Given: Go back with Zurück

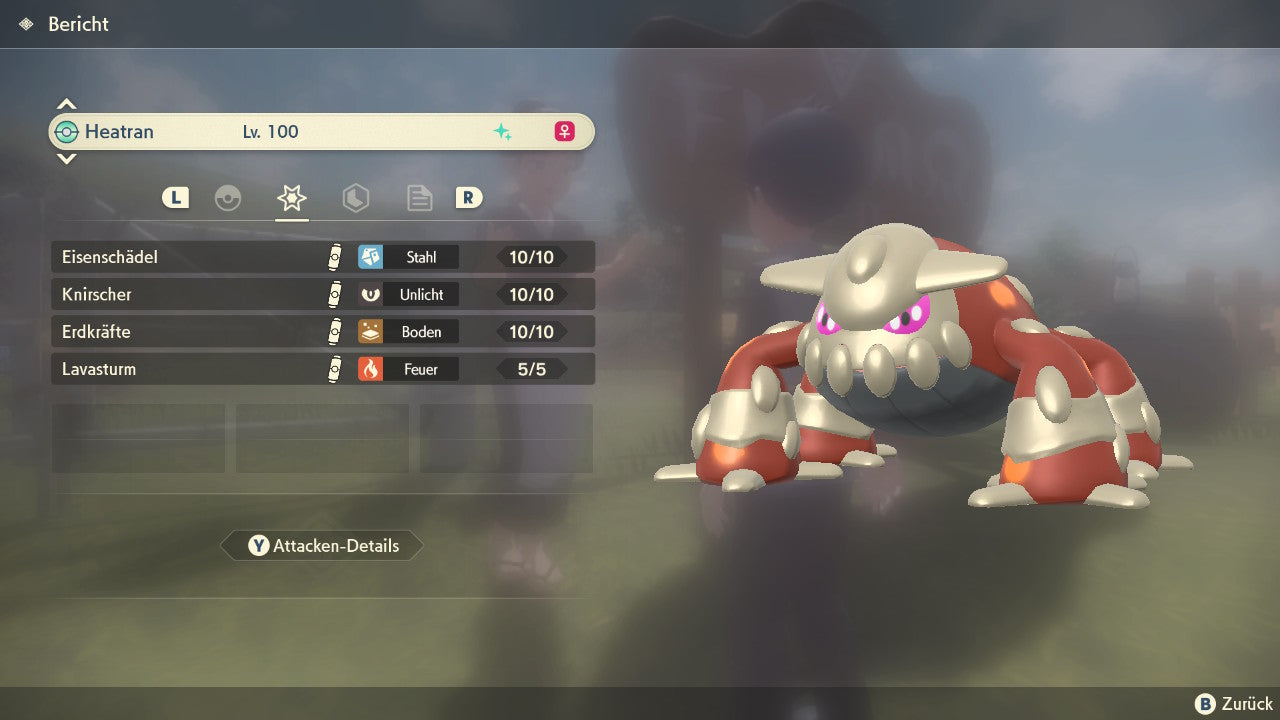Looking at the screenshot, I should click(x=1234, y=704).
